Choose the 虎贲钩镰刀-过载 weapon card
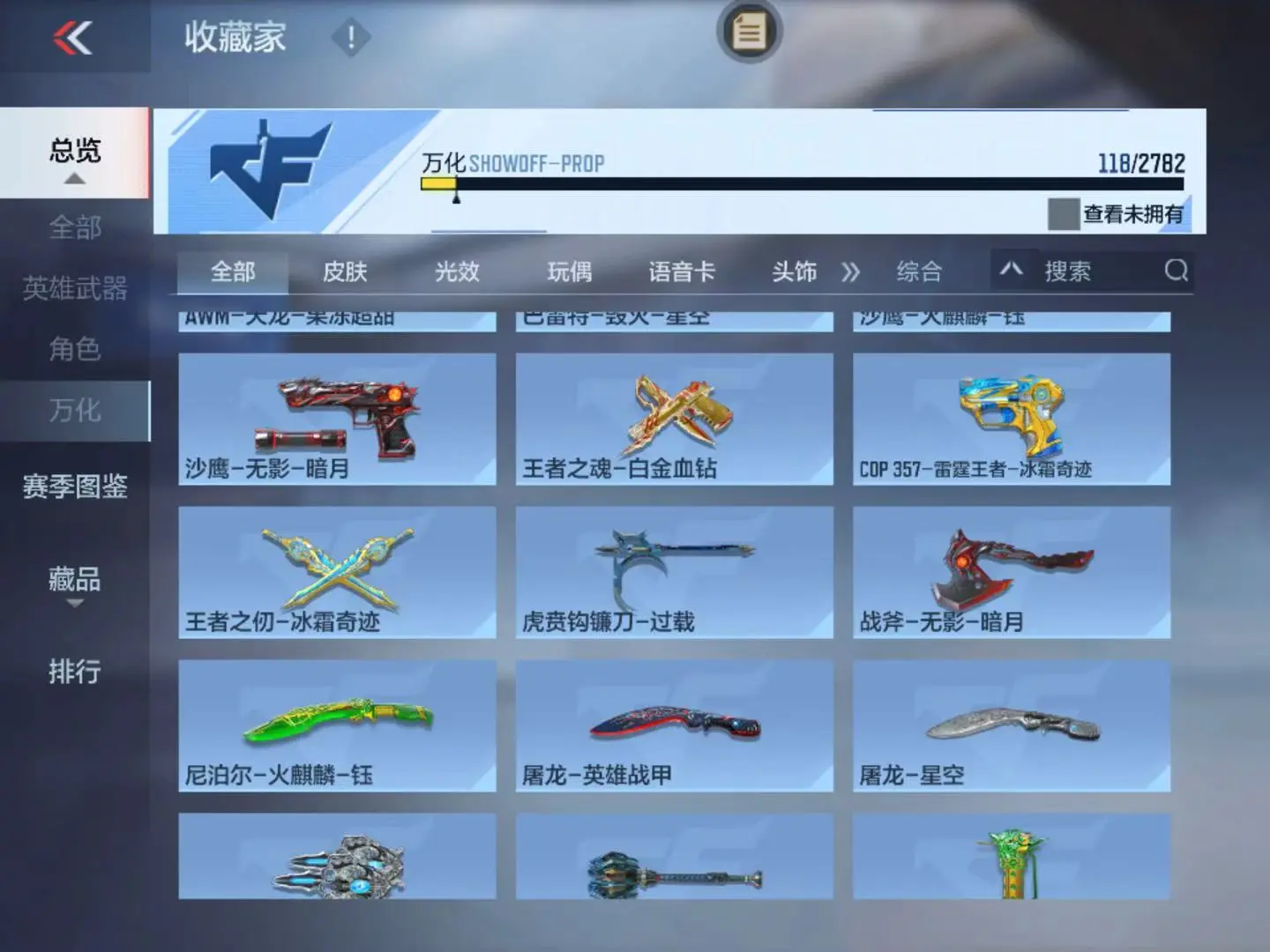 [674, 572]
